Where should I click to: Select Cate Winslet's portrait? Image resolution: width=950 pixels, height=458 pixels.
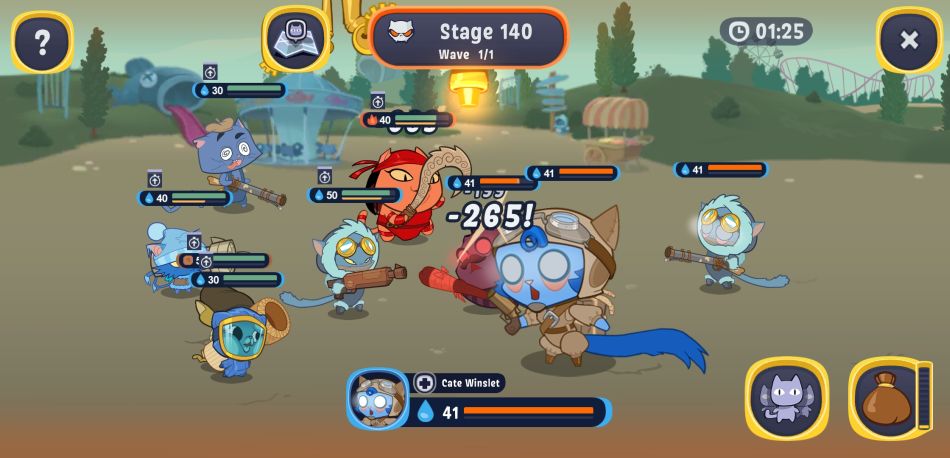click(x=378, y=398)
